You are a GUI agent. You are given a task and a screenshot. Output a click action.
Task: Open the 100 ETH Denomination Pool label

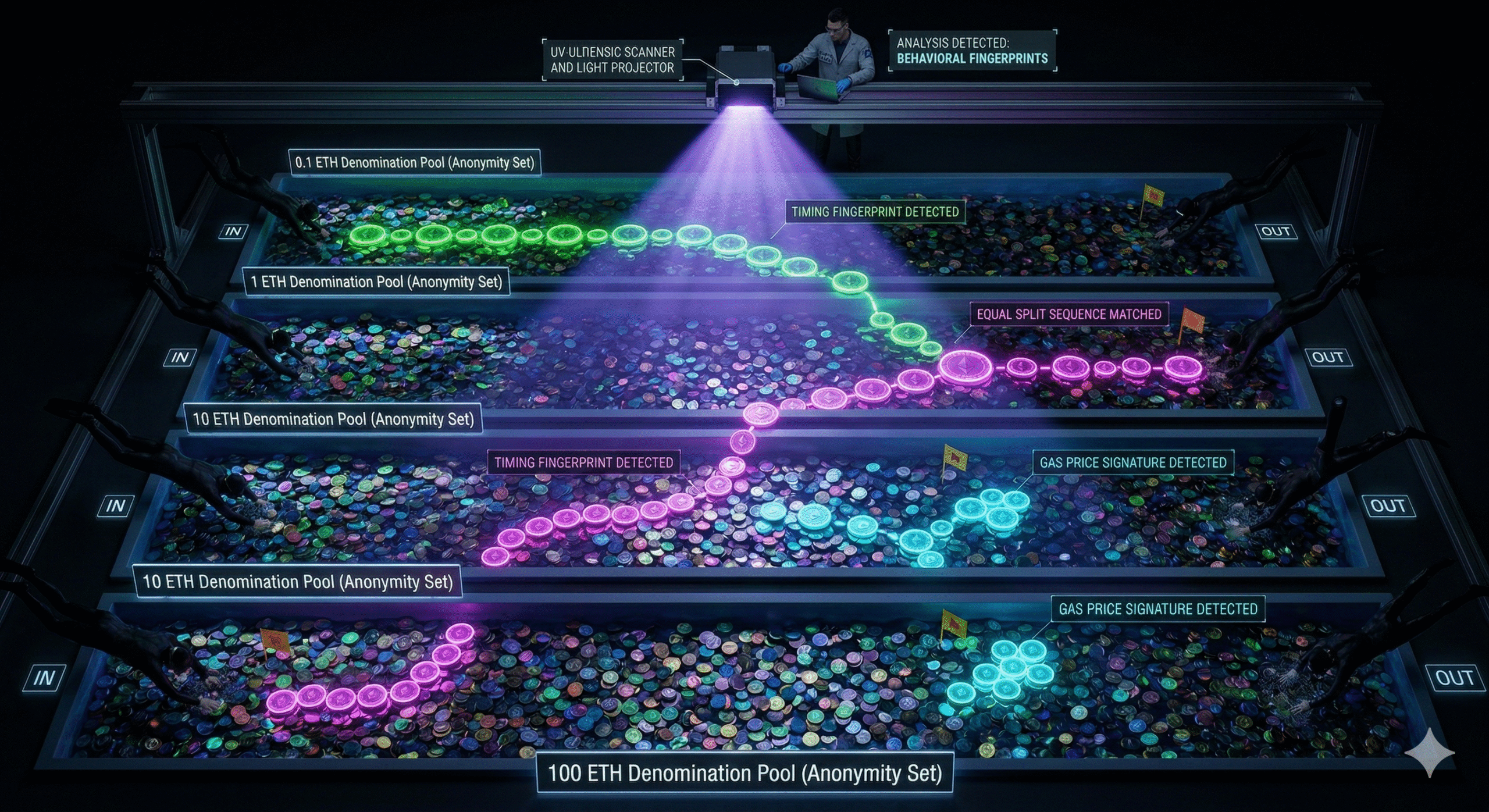744,774
